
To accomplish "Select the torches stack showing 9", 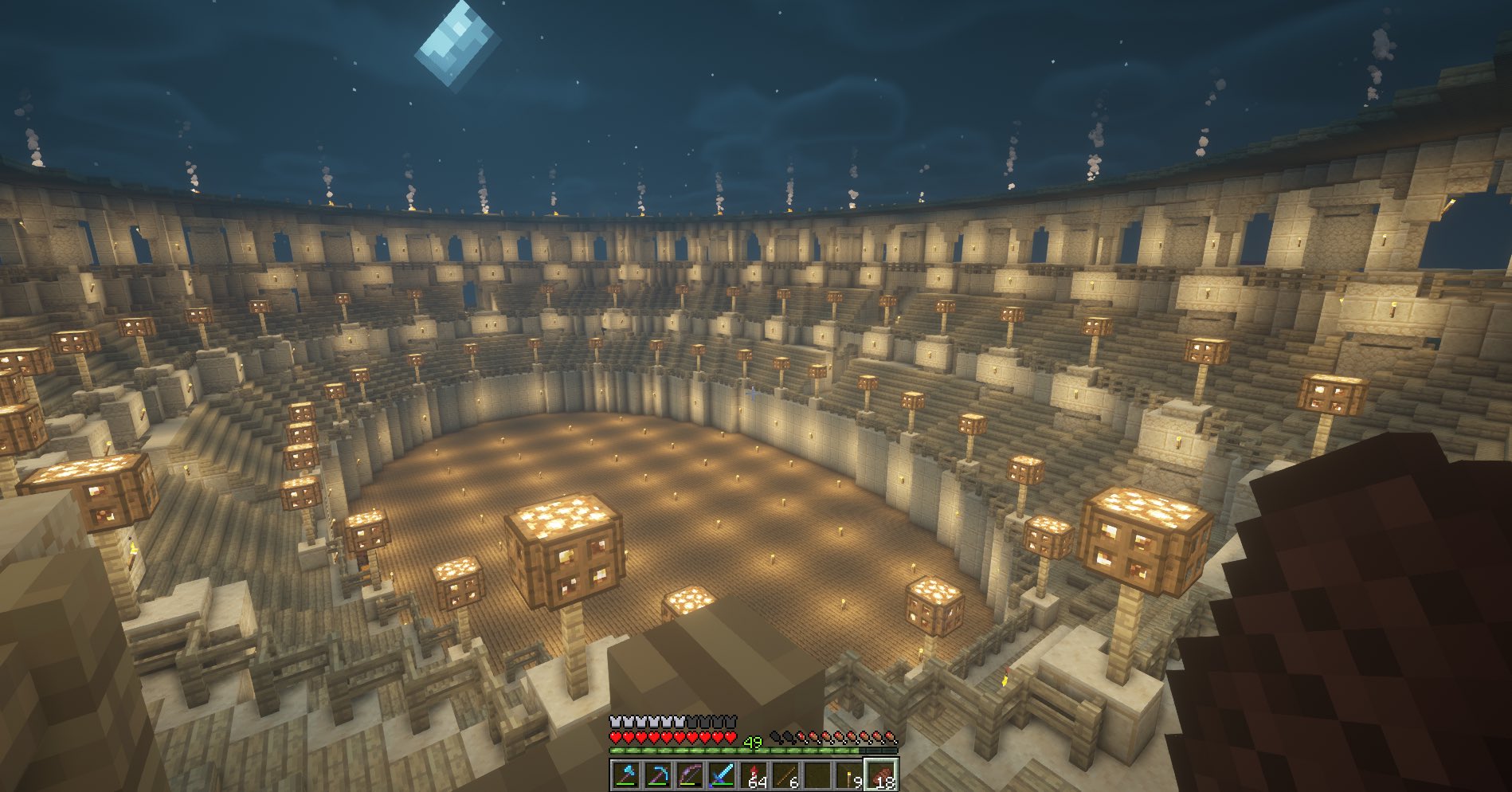I will point(849,773).
